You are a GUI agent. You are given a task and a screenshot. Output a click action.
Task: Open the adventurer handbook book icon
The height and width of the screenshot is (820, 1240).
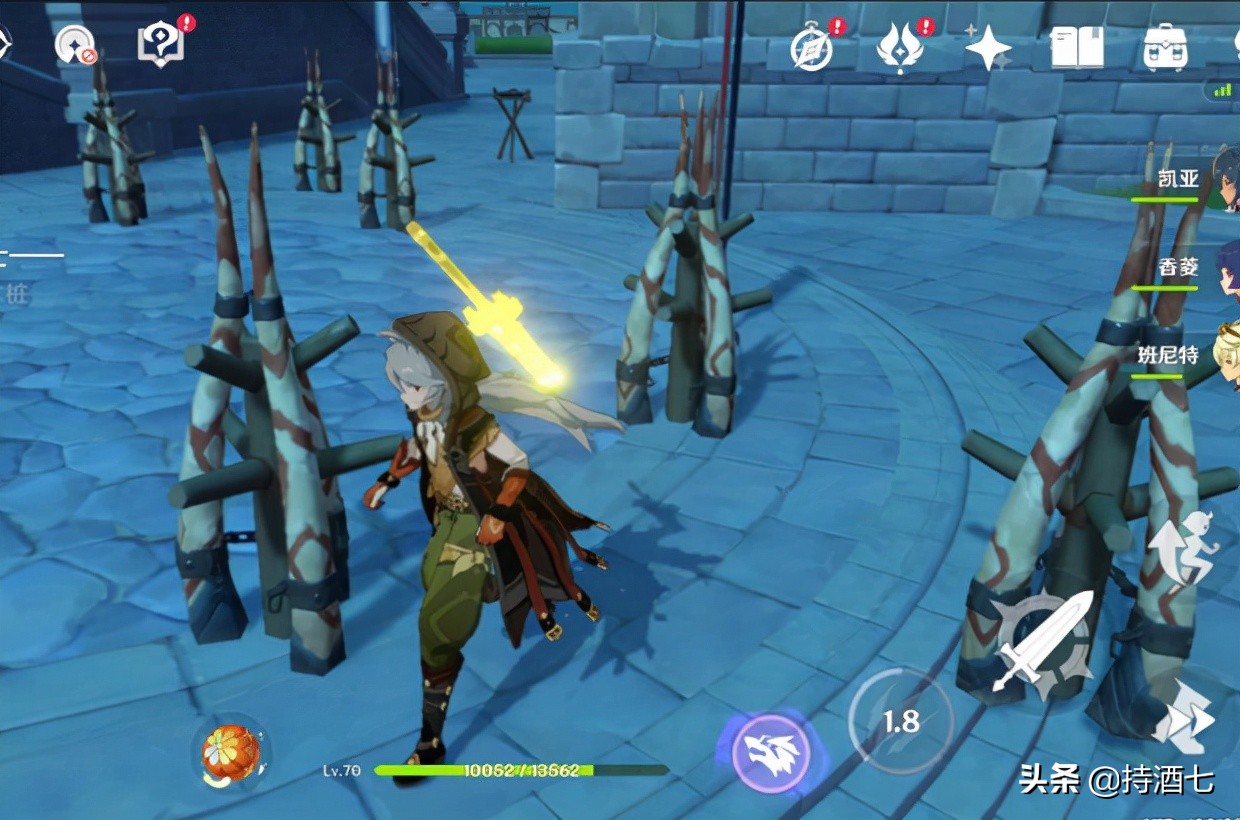1077,47
